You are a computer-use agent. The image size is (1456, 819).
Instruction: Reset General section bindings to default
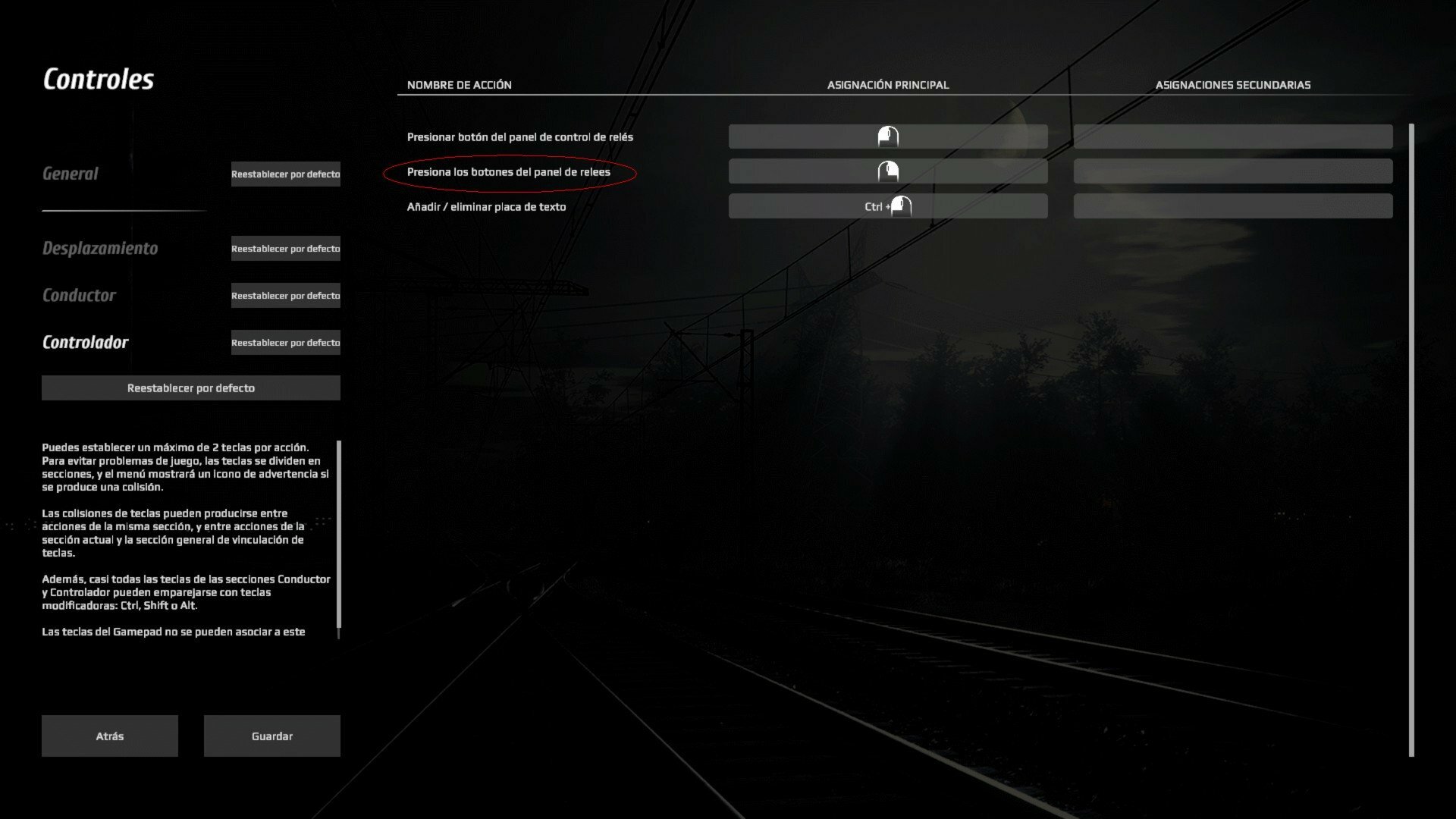click(x=285, y=174)
